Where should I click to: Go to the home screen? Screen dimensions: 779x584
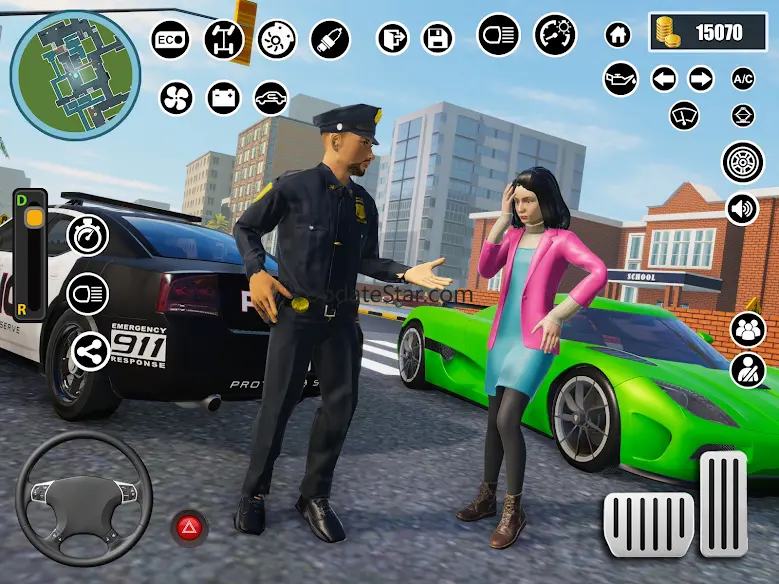[619, 35]
